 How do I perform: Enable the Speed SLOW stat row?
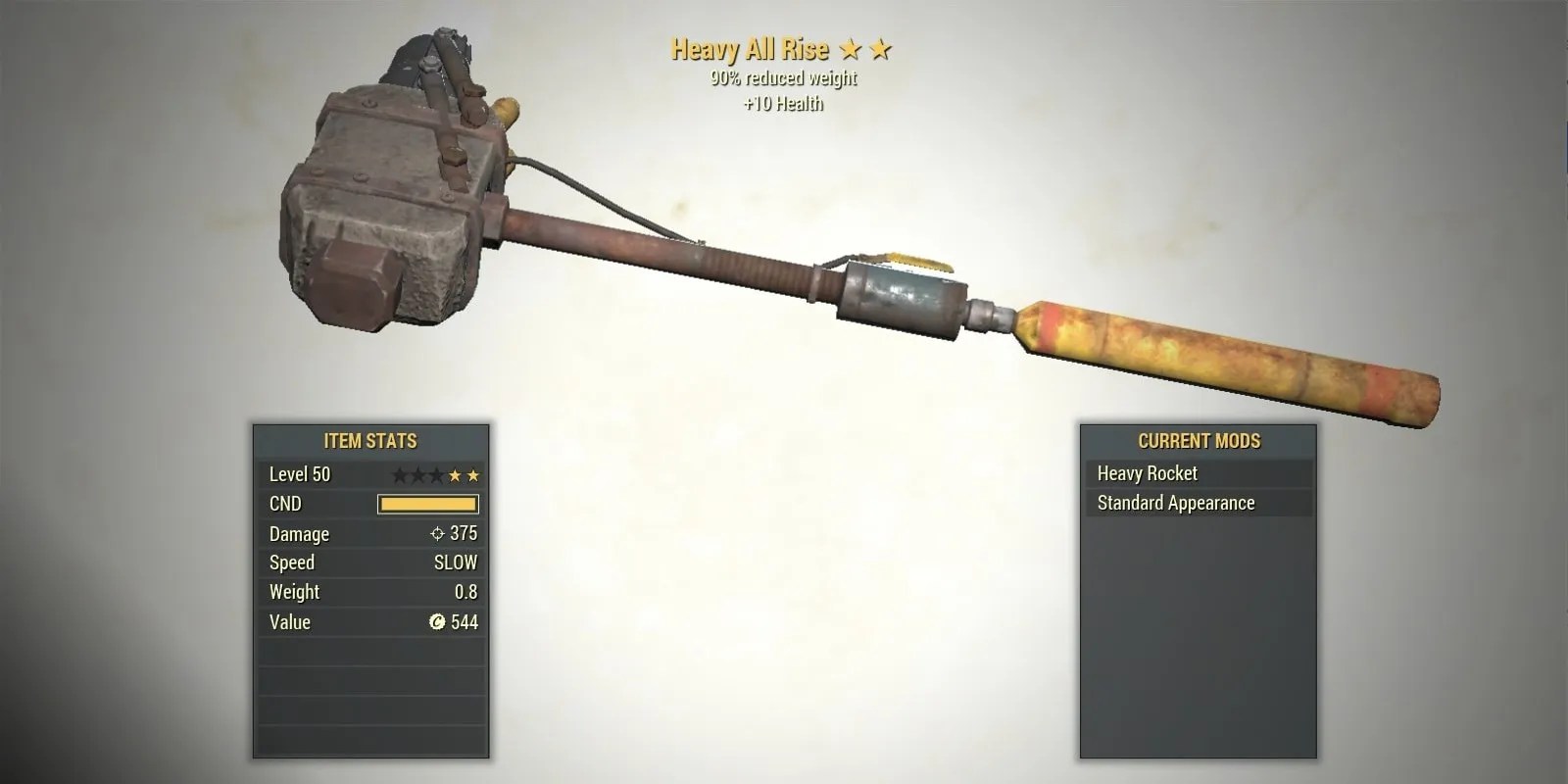point(372,563)
